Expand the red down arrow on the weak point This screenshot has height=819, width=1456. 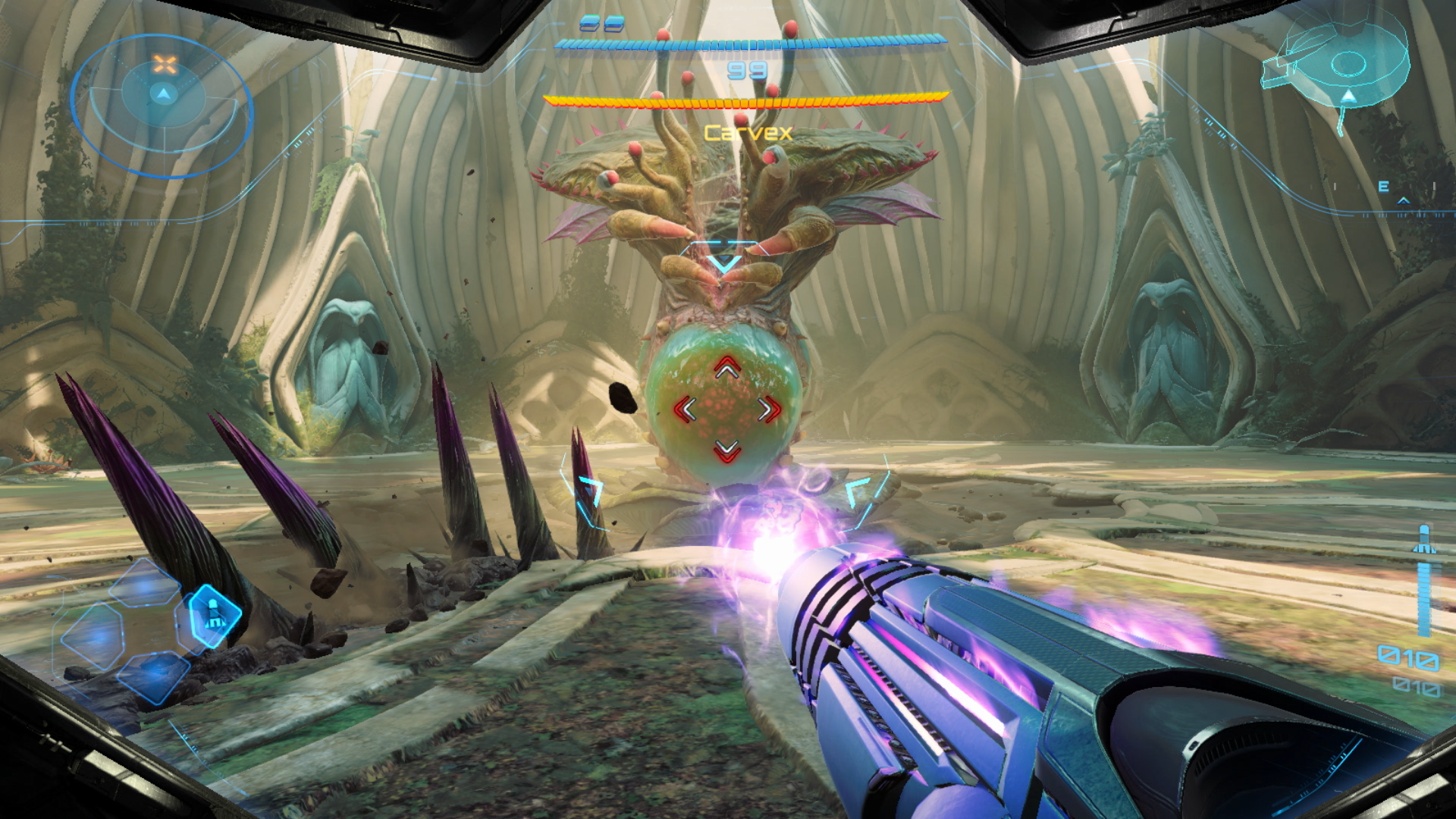(726, 450)
